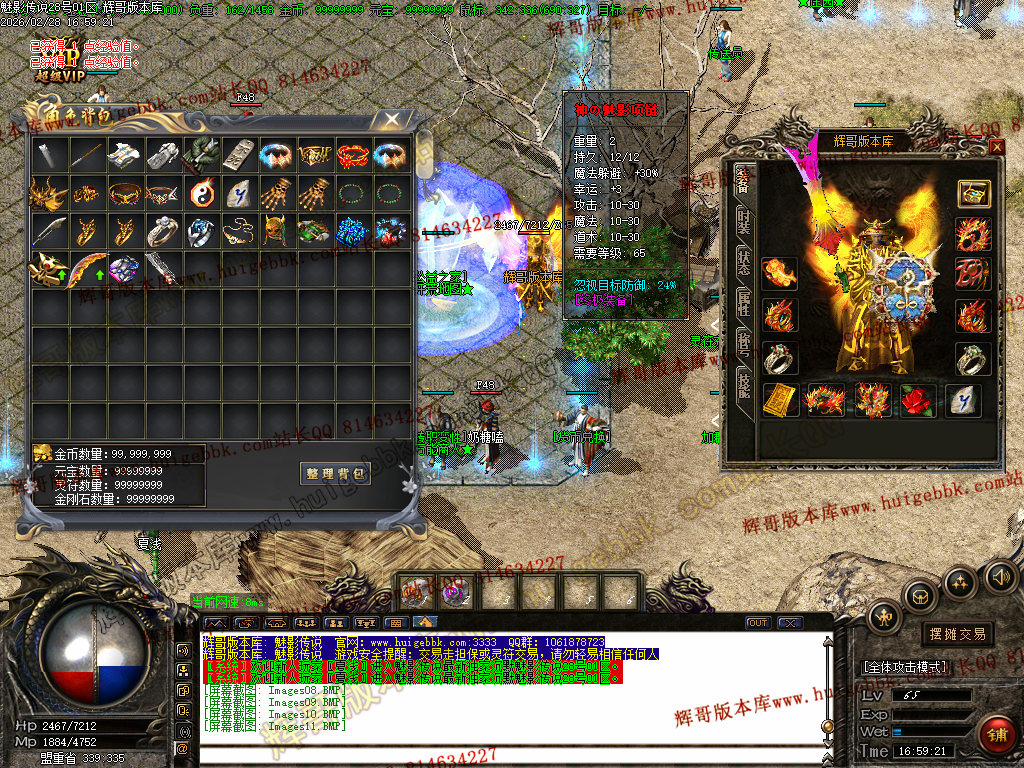Viewport: 1024px width, 768px height.
Task: Click the OUT button above chat box
Action: point(758,623)
